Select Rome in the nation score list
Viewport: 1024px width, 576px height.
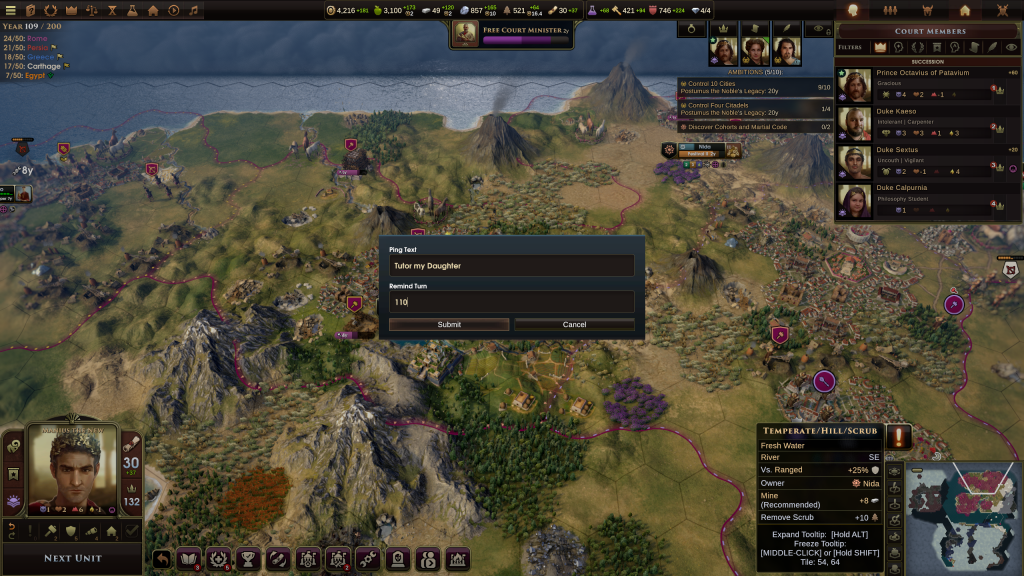tap(38, 38)
